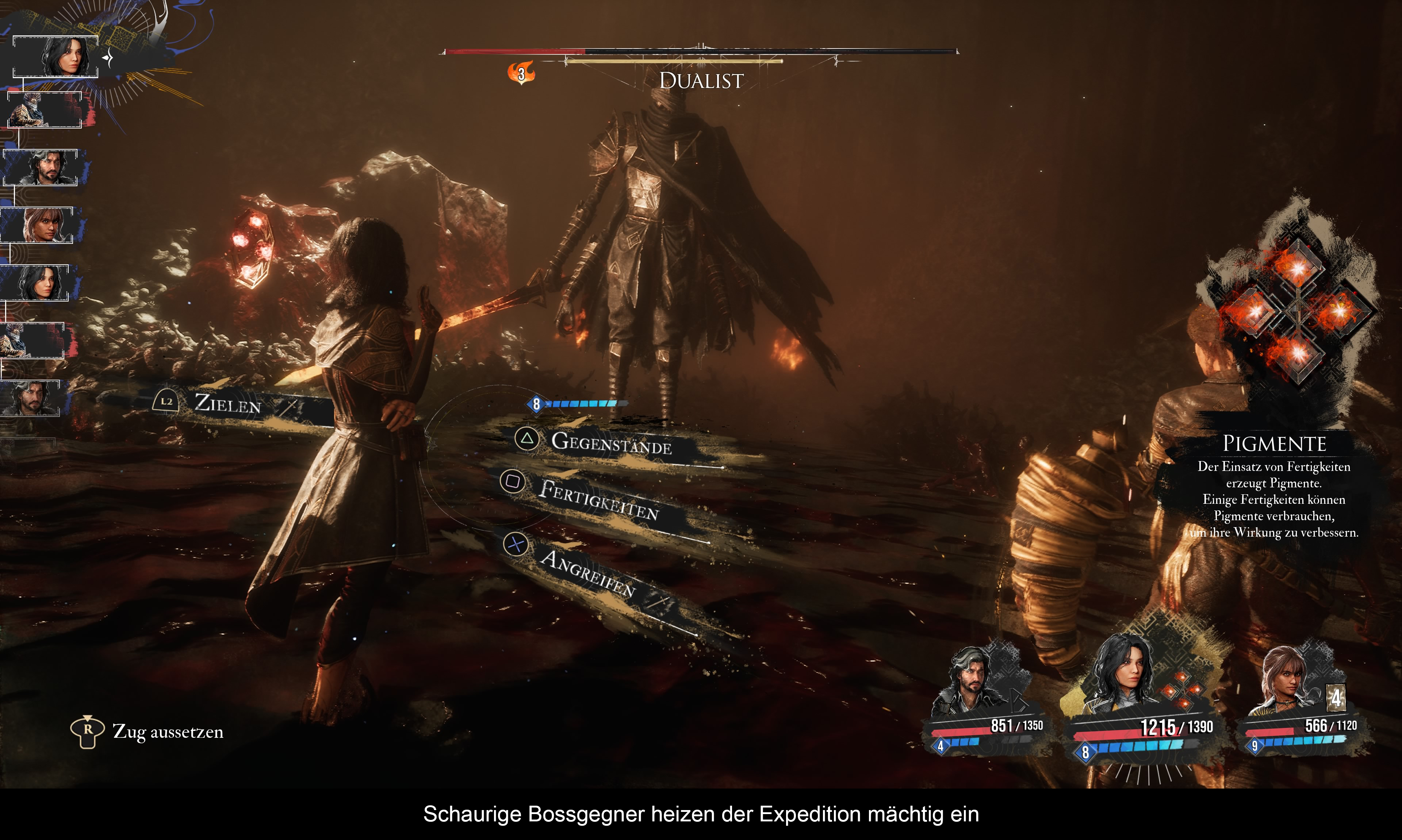The width and height of the screenshot is (1402, 840).
Task: Click the Pigmente tutorial description text
Action: pyautogui.click(x=1273, y=499)
